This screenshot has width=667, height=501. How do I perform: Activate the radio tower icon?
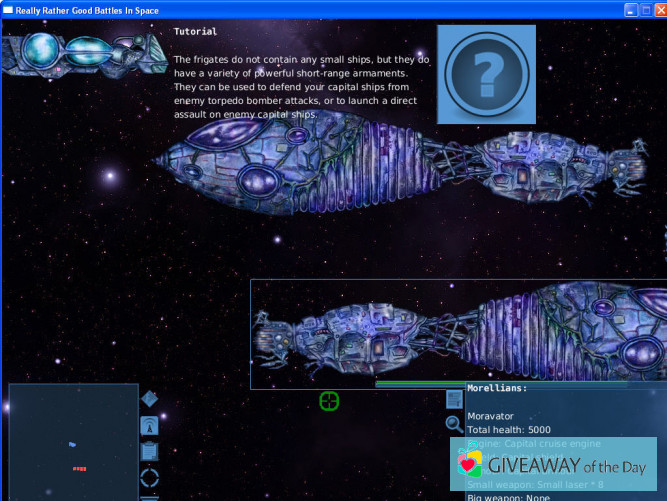coord(149,427)
